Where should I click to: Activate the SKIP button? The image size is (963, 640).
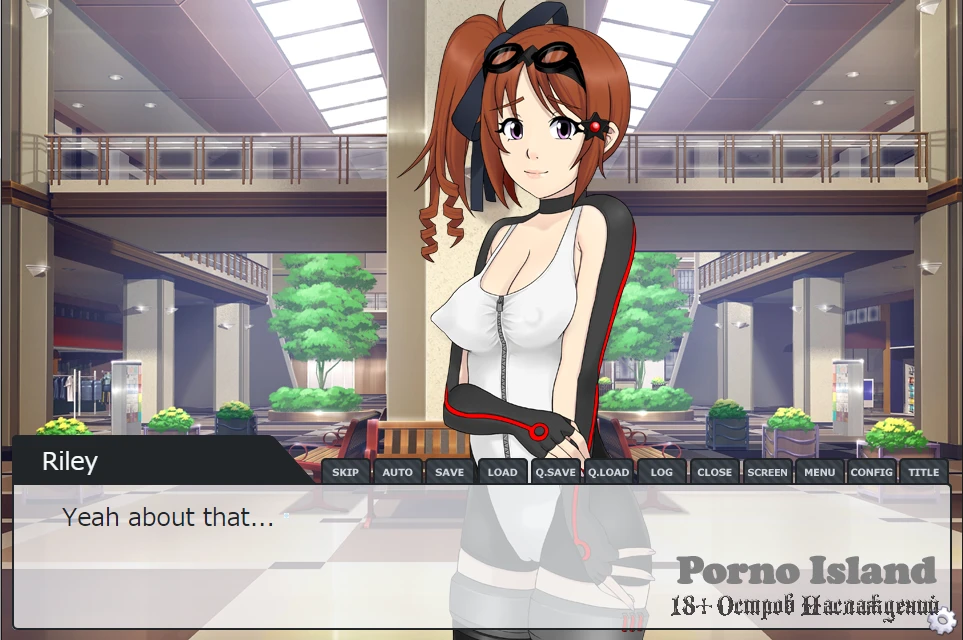point(345,472)
